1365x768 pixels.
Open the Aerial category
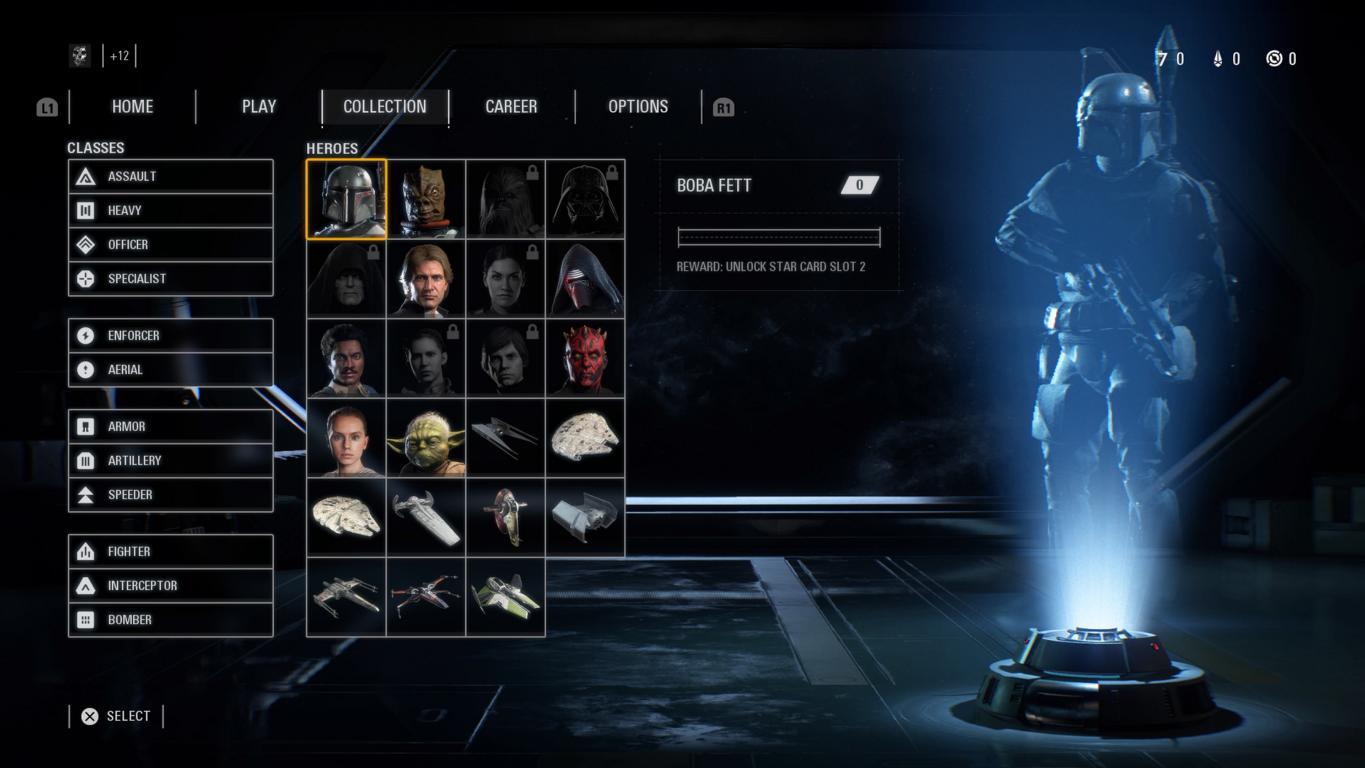click(170, 370)
